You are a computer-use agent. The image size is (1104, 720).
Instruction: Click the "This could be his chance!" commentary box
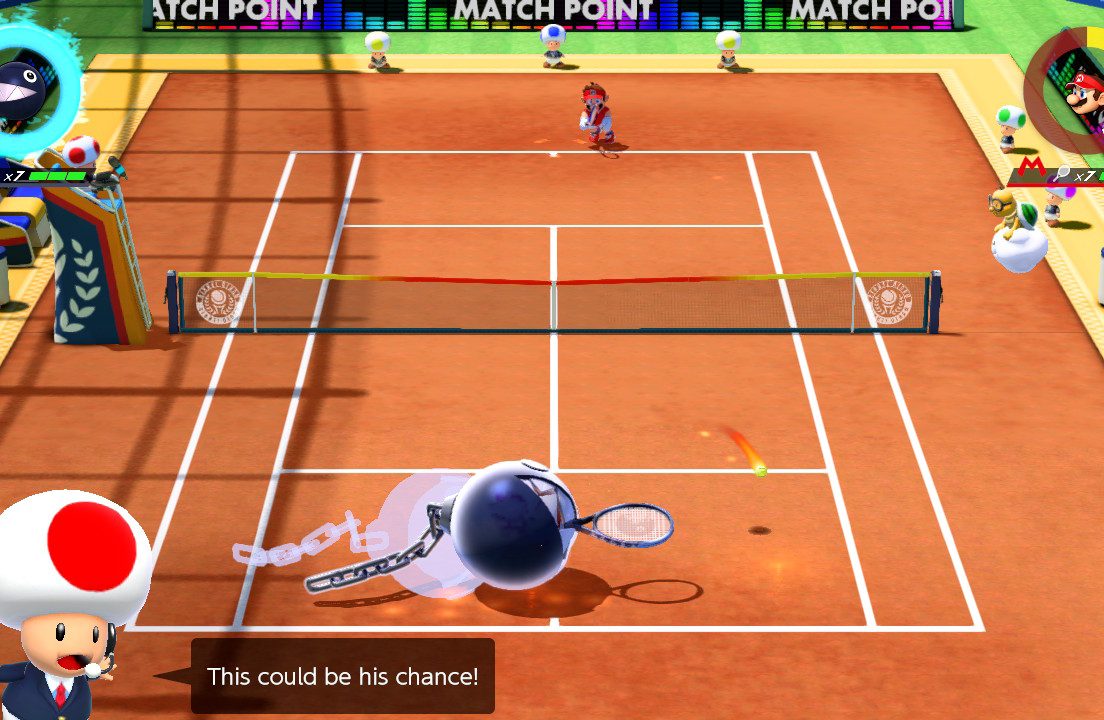pyautogui.click(x=342, y=676)
